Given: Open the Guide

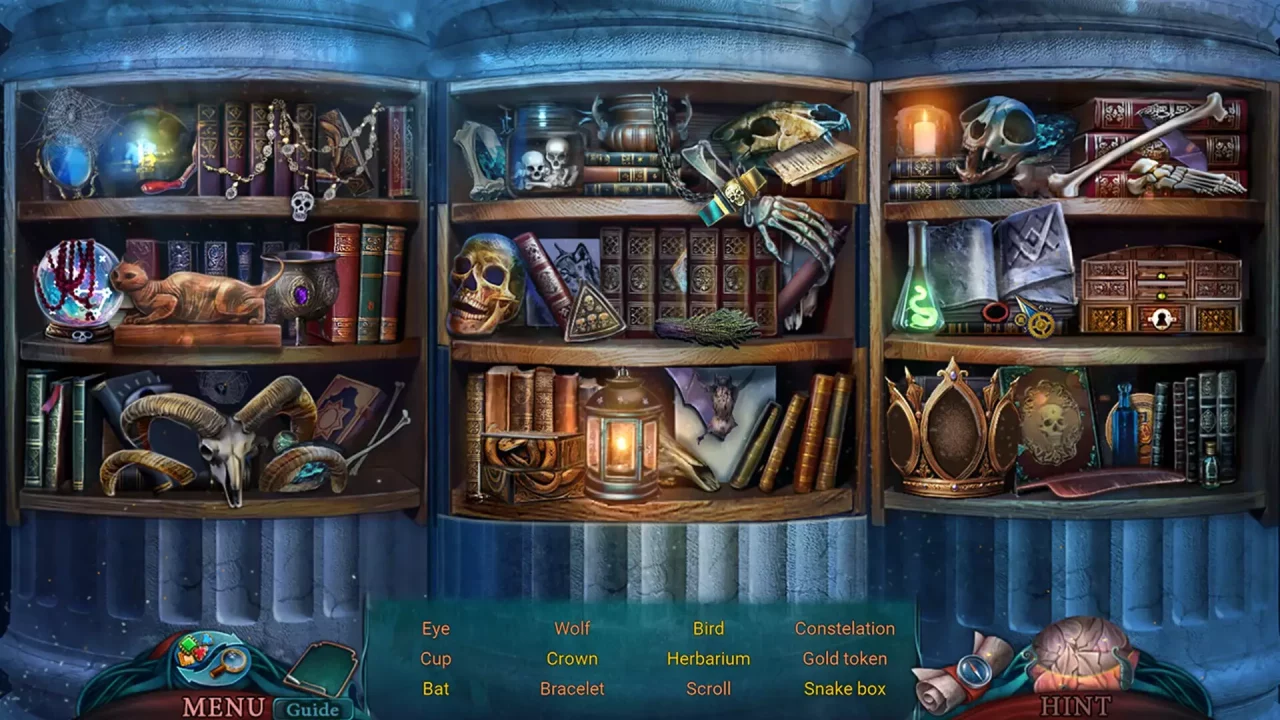Looking at the screenshot, I should pos(311,710).
